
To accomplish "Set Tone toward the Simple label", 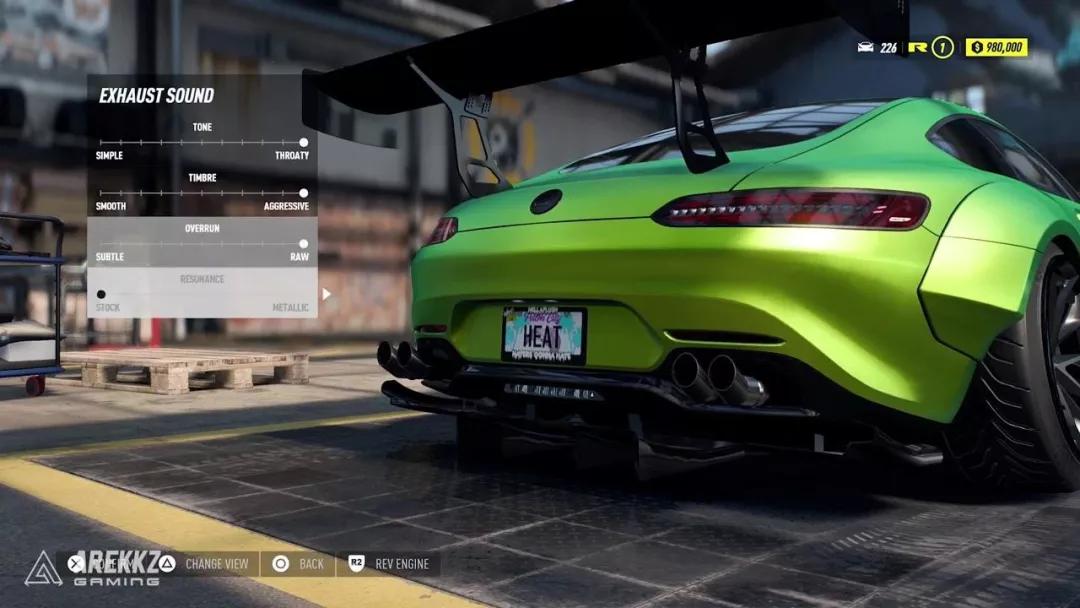I will [109, 156].
